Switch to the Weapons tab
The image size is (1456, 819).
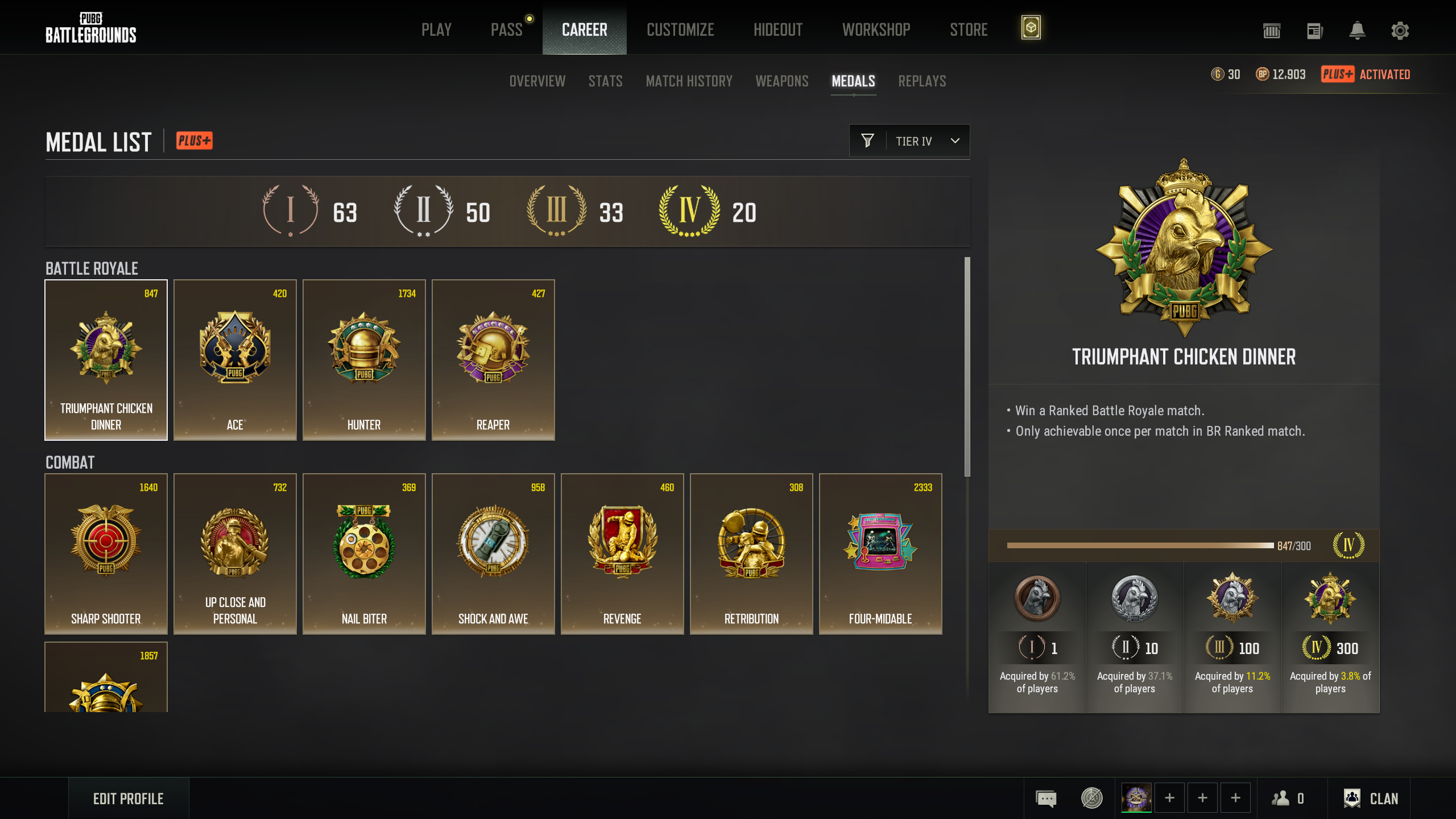781,81
